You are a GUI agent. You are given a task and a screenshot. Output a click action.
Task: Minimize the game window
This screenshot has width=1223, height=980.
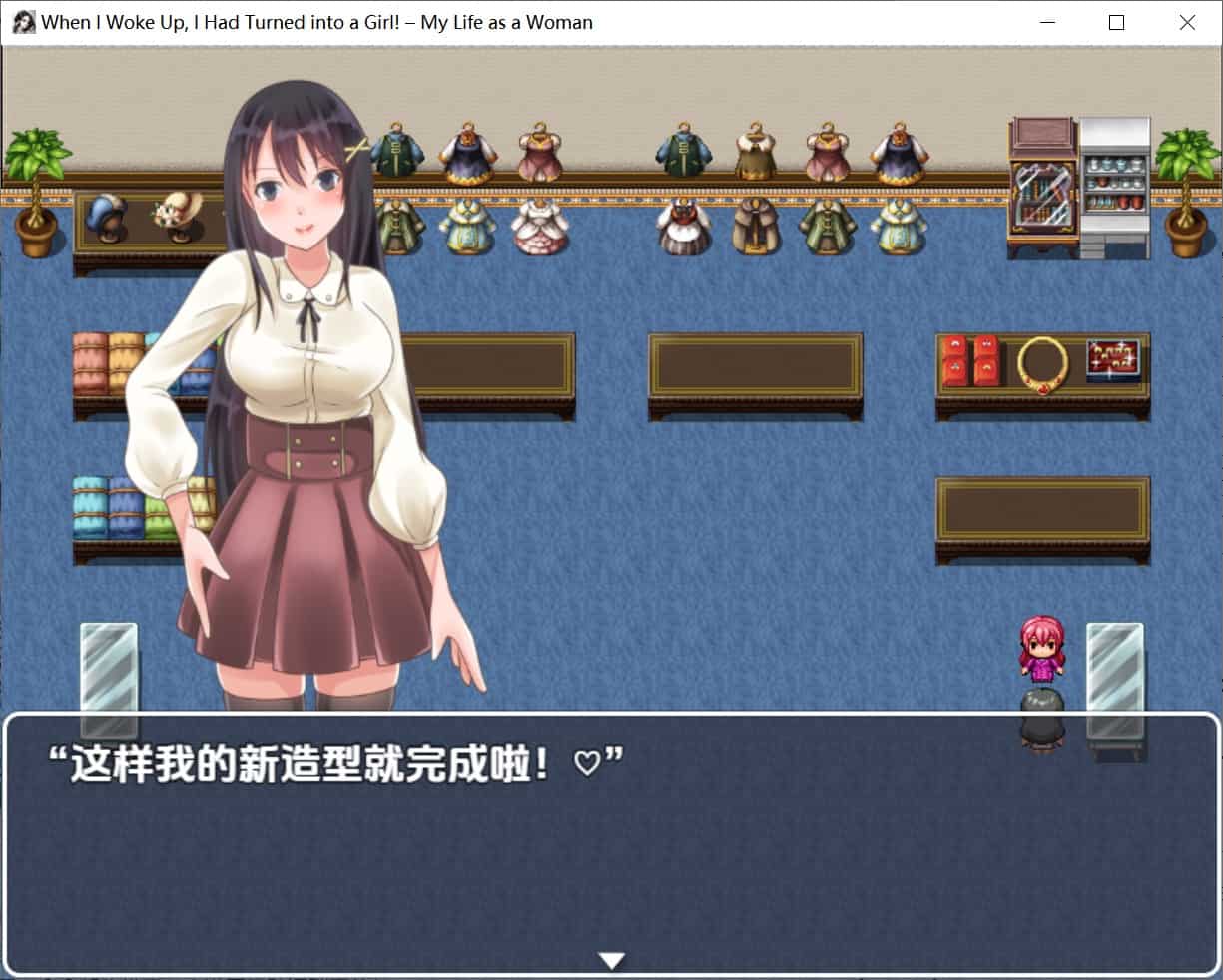click(x=1048, y=23)
